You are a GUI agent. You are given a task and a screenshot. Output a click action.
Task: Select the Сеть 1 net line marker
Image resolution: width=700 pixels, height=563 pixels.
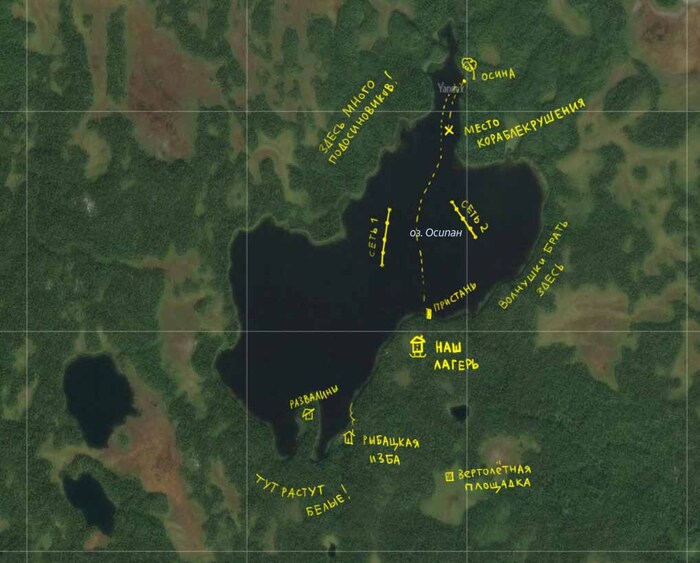coord(385,236)
